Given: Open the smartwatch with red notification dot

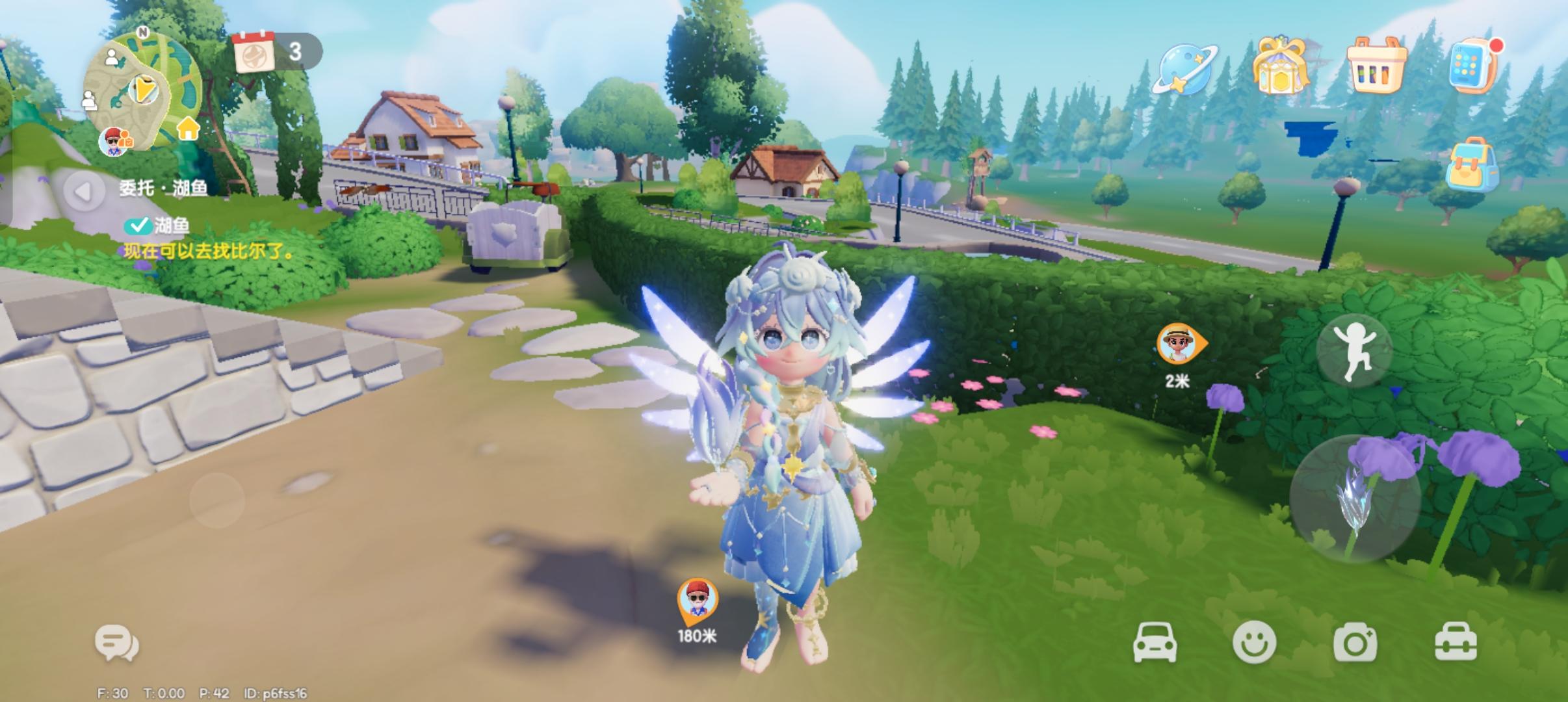Looking at the screenshot, I should click(1470, 65).
